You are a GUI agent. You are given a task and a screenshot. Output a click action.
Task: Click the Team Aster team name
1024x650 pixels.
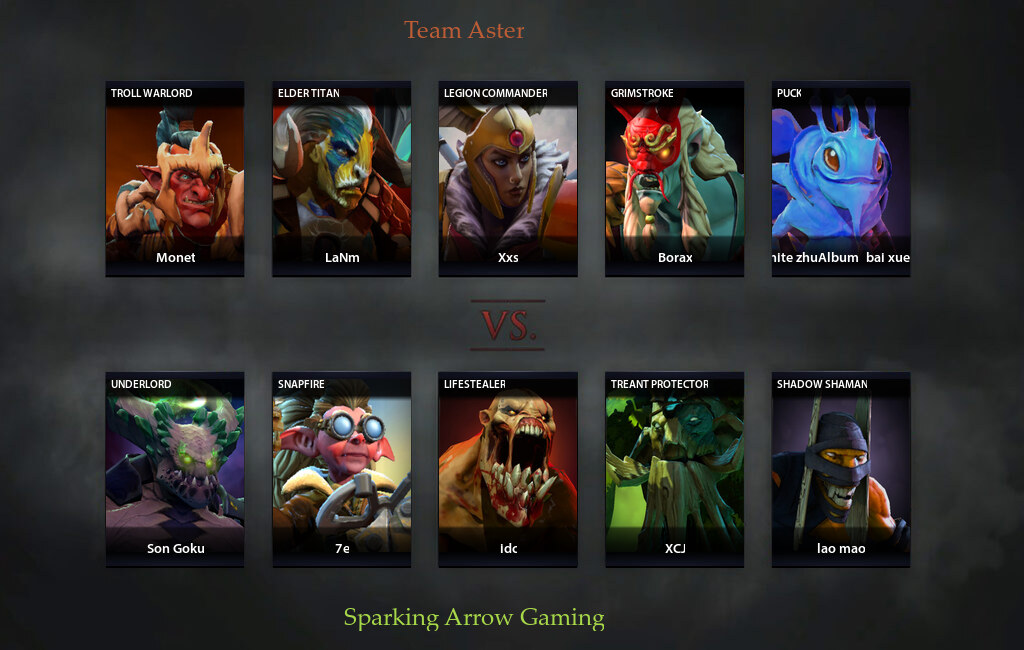coord(464,30)
